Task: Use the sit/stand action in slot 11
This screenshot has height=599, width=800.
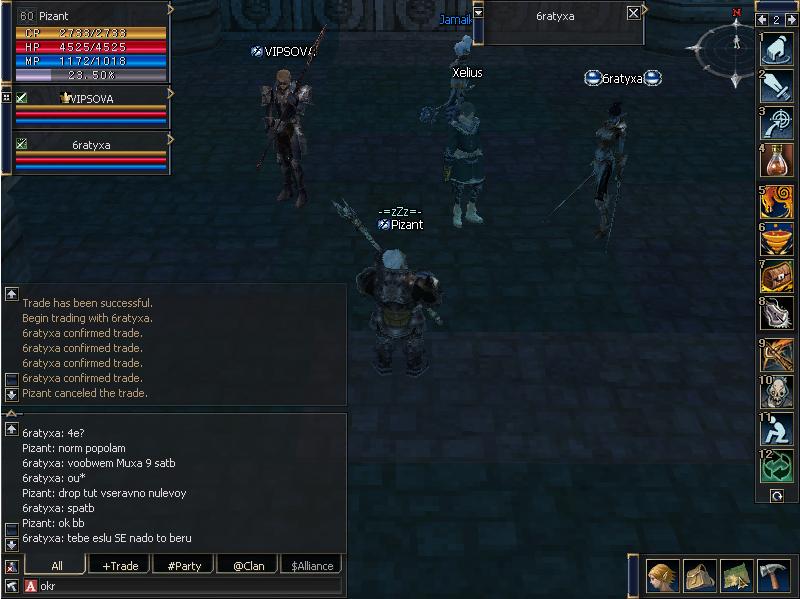Action: [777, 430]
